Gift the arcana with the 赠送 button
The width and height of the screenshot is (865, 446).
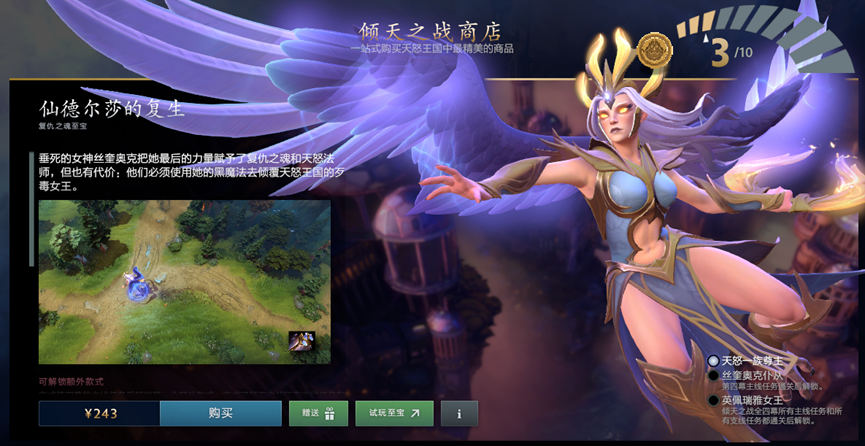coord(318,413)
